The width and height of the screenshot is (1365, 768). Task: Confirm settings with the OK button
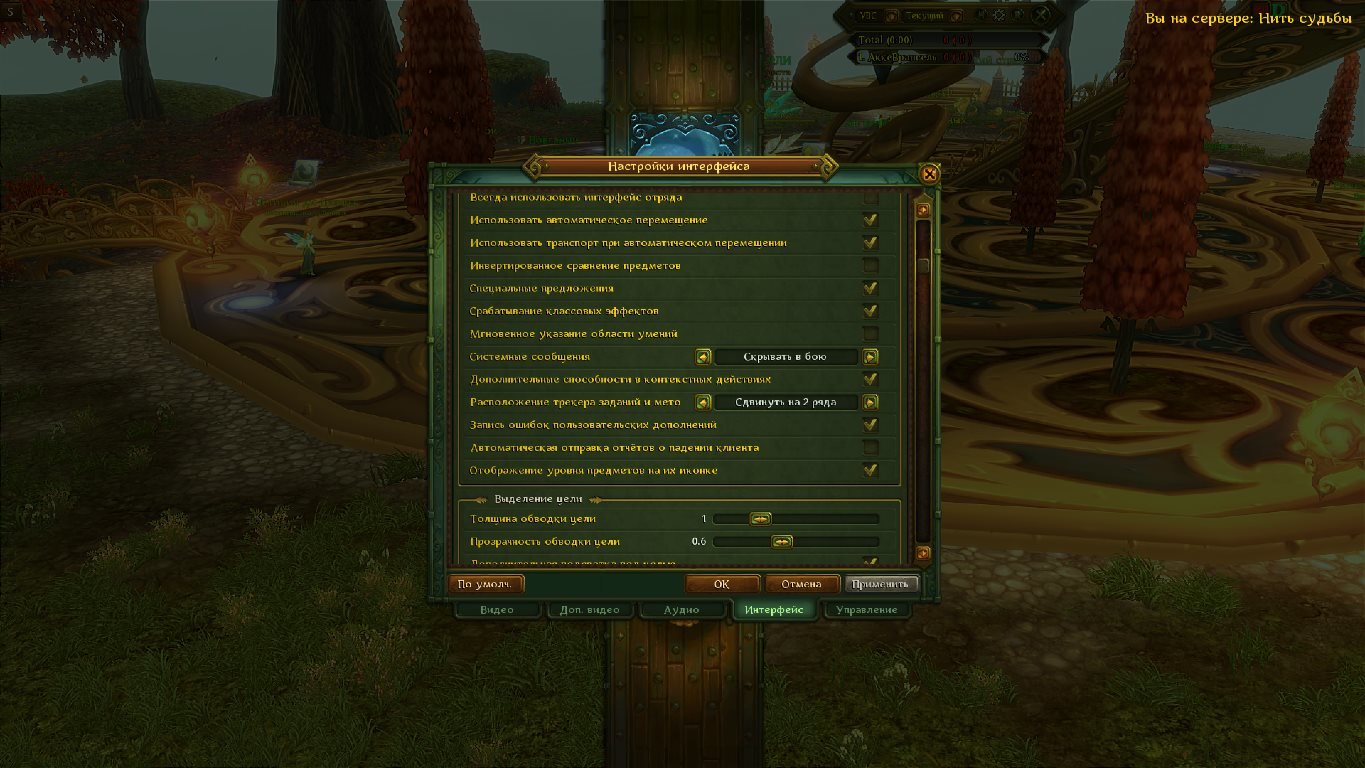pos(722,584)
